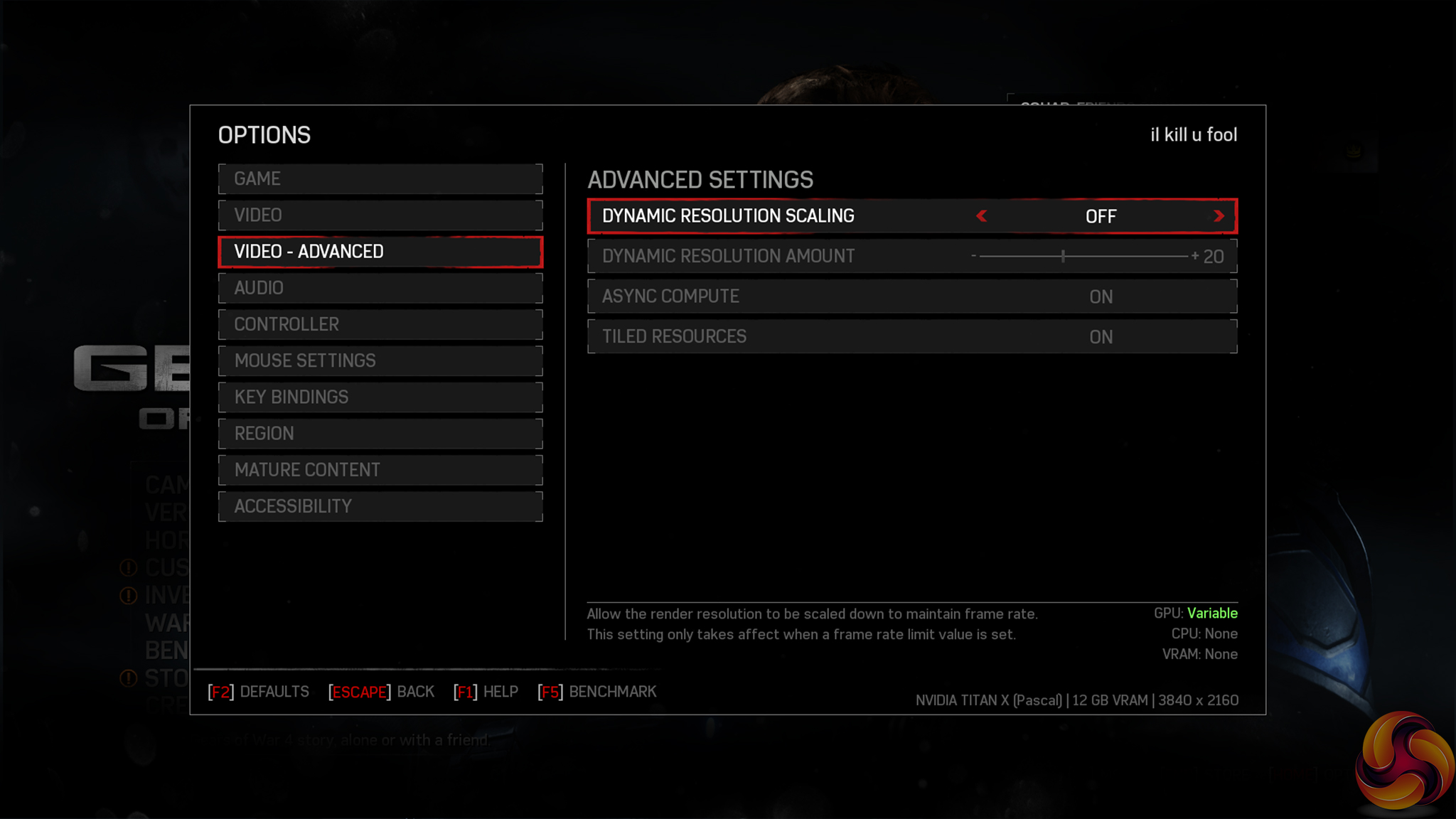1456x819 pixels.
Task: Open the Help screen
Action: click(x=486, y=692)
